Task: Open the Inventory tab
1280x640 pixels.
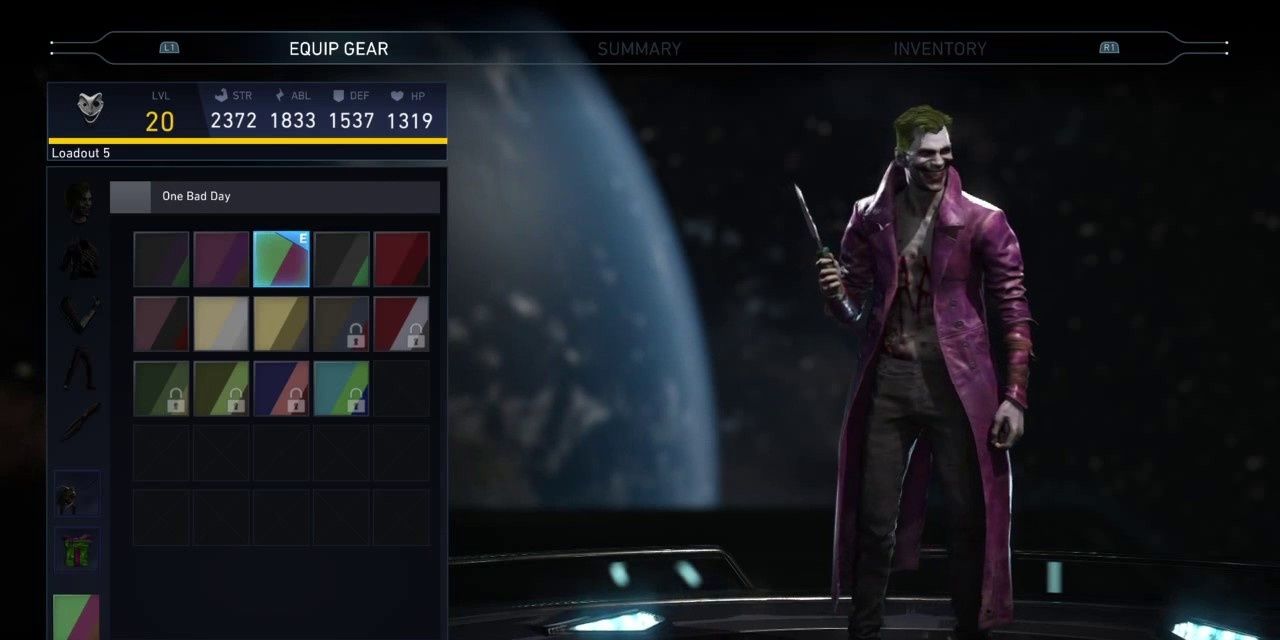Action: point(939,48)
